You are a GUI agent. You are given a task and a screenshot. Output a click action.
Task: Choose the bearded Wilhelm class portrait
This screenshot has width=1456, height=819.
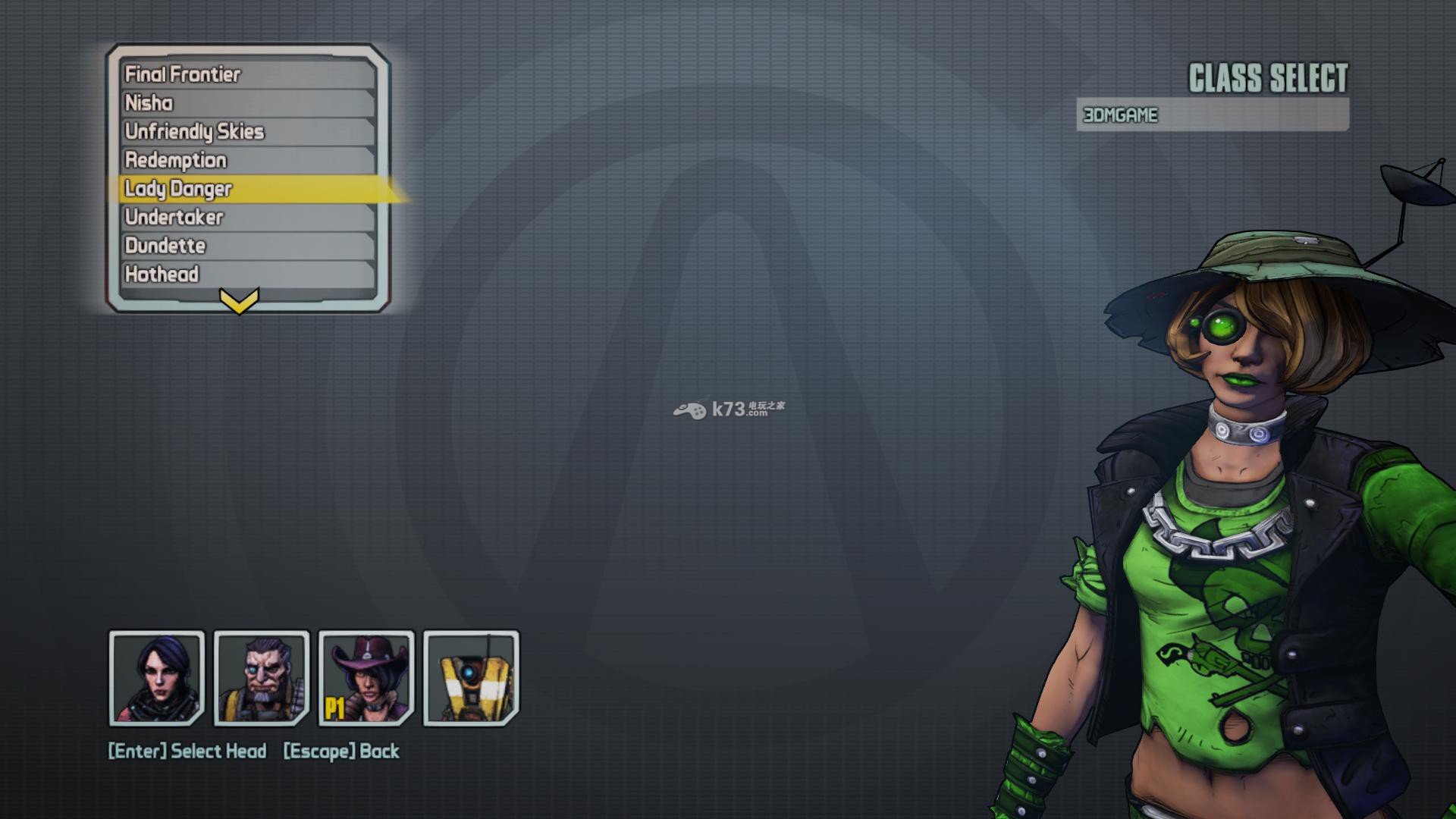[x=262, y=678]
